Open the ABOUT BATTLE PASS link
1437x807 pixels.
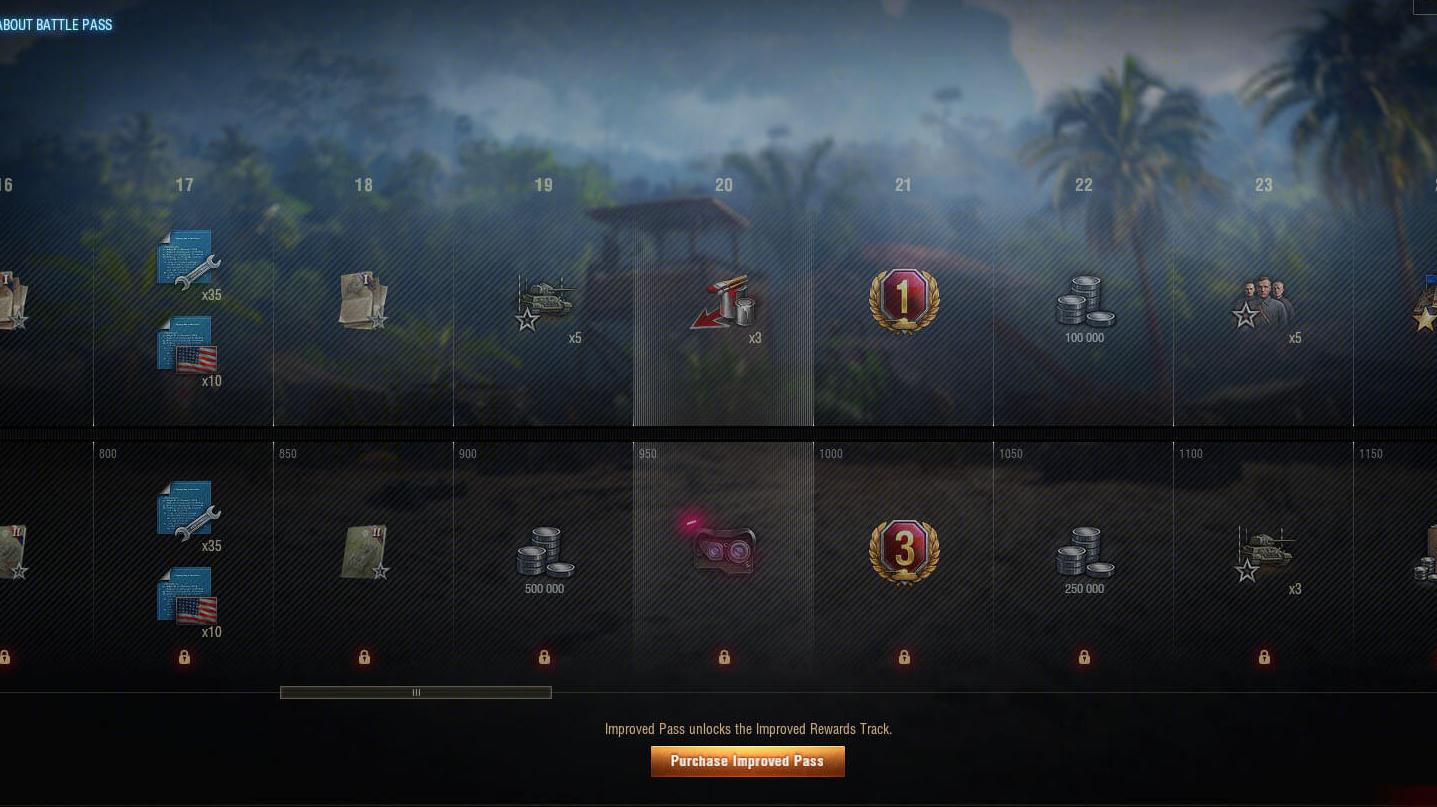(57, 24)
